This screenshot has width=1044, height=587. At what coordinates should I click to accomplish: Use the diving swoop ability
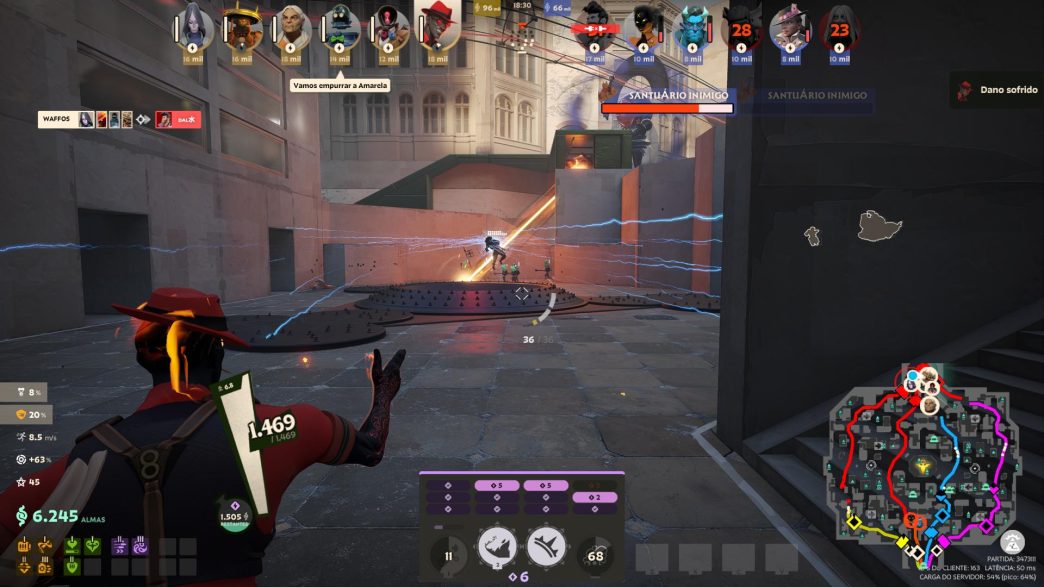point(546,547)
